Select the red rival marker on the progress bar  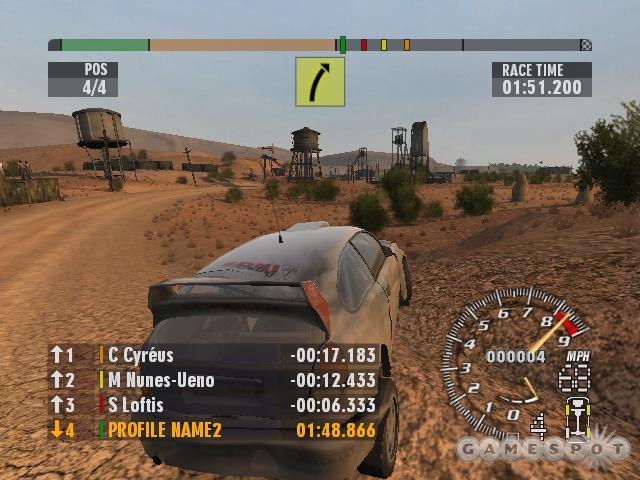click(364, 45)
